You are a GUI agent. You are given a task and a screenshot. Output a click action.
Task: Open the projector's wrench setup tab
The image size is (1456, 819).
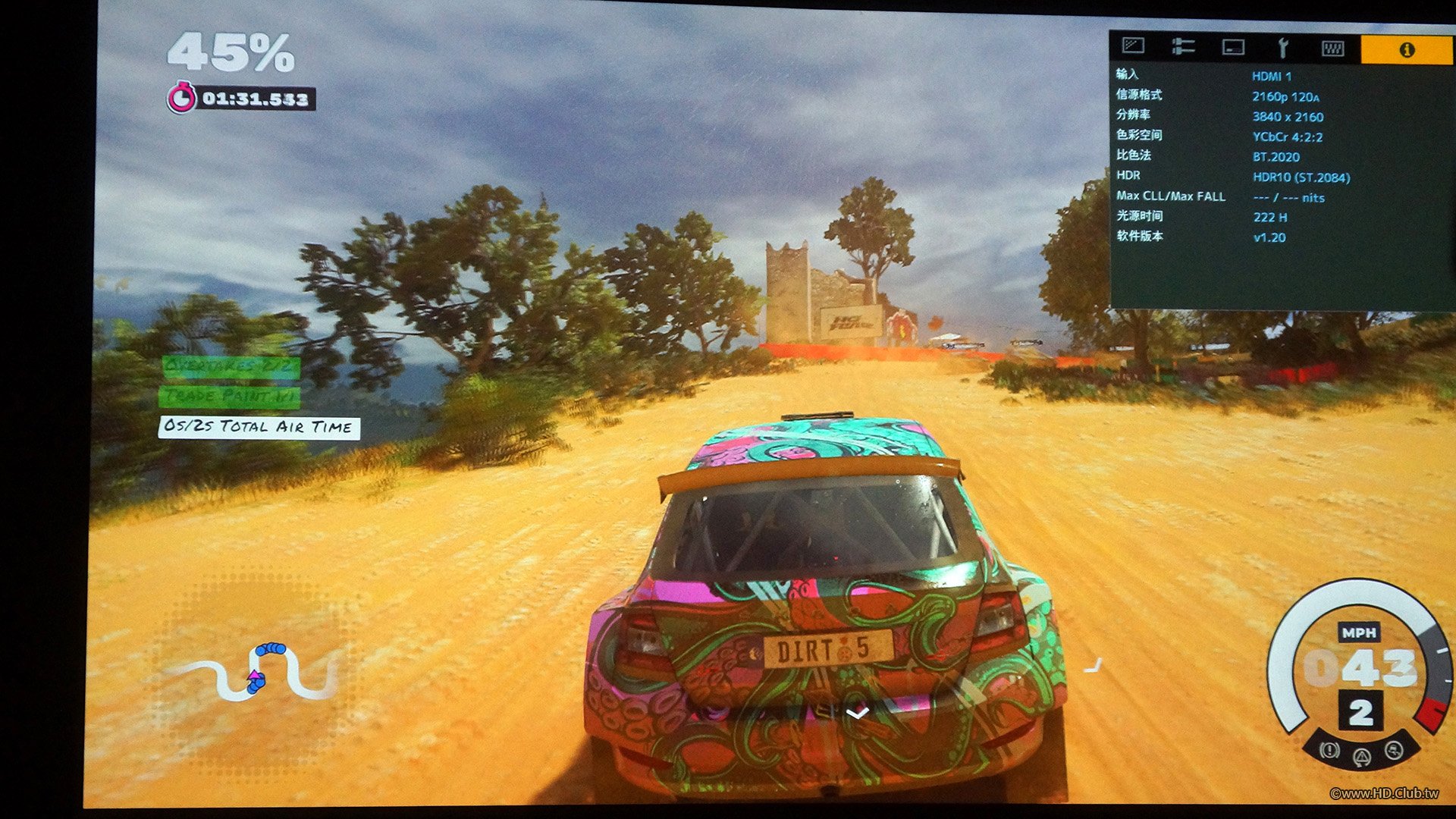pyautogui.click(x=1282, y=49)
